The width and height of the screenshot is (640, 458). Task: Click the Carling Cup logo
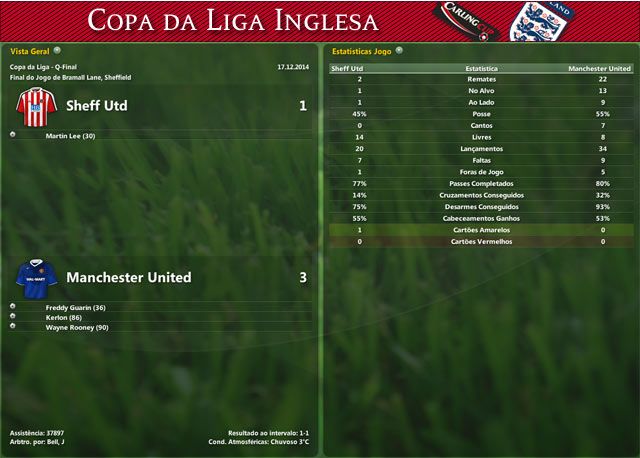click(x=465, y=20)
